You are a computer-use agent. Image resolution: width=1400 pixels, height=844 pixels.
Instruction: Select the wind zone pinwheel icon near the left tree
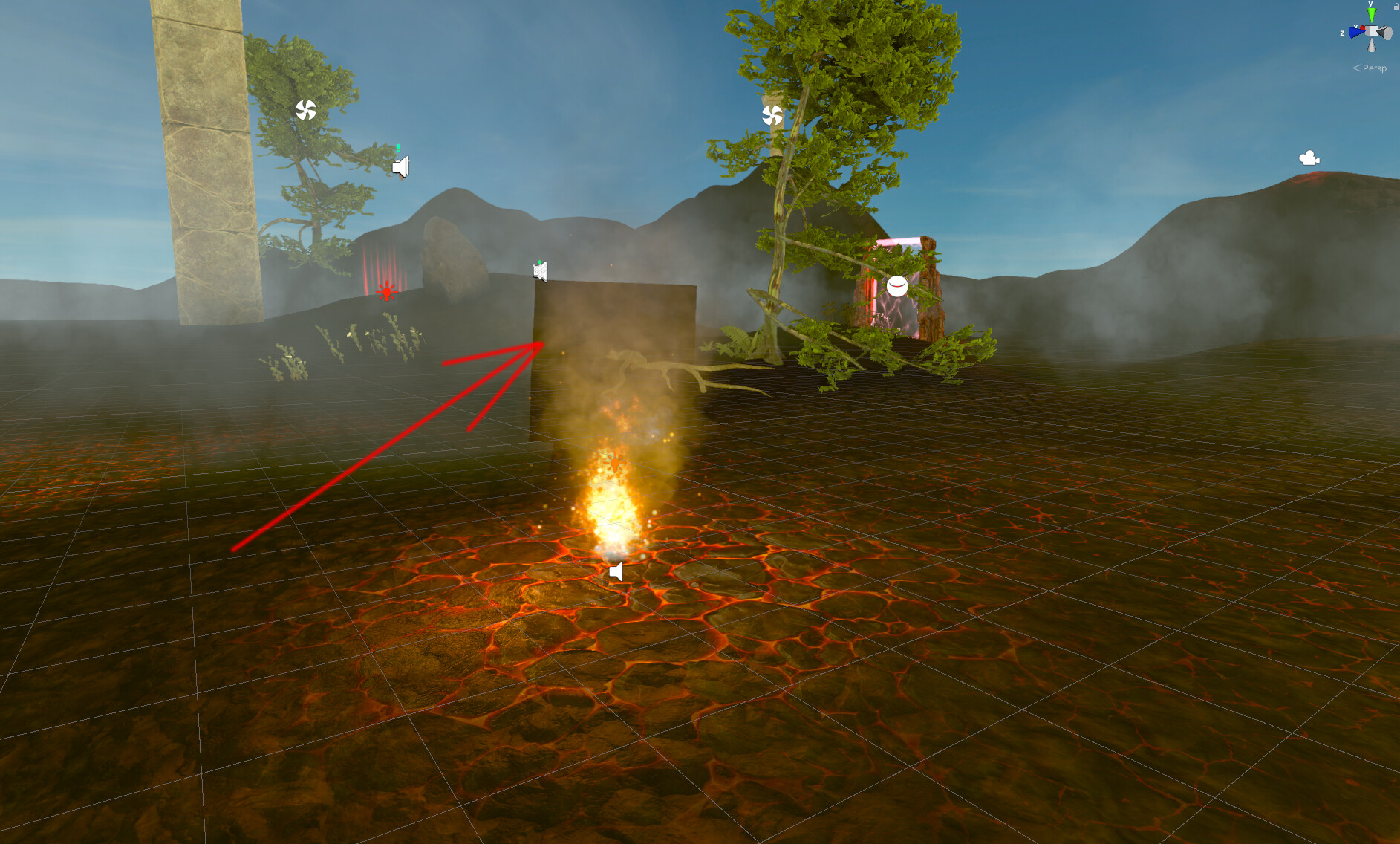click(307, 110)
